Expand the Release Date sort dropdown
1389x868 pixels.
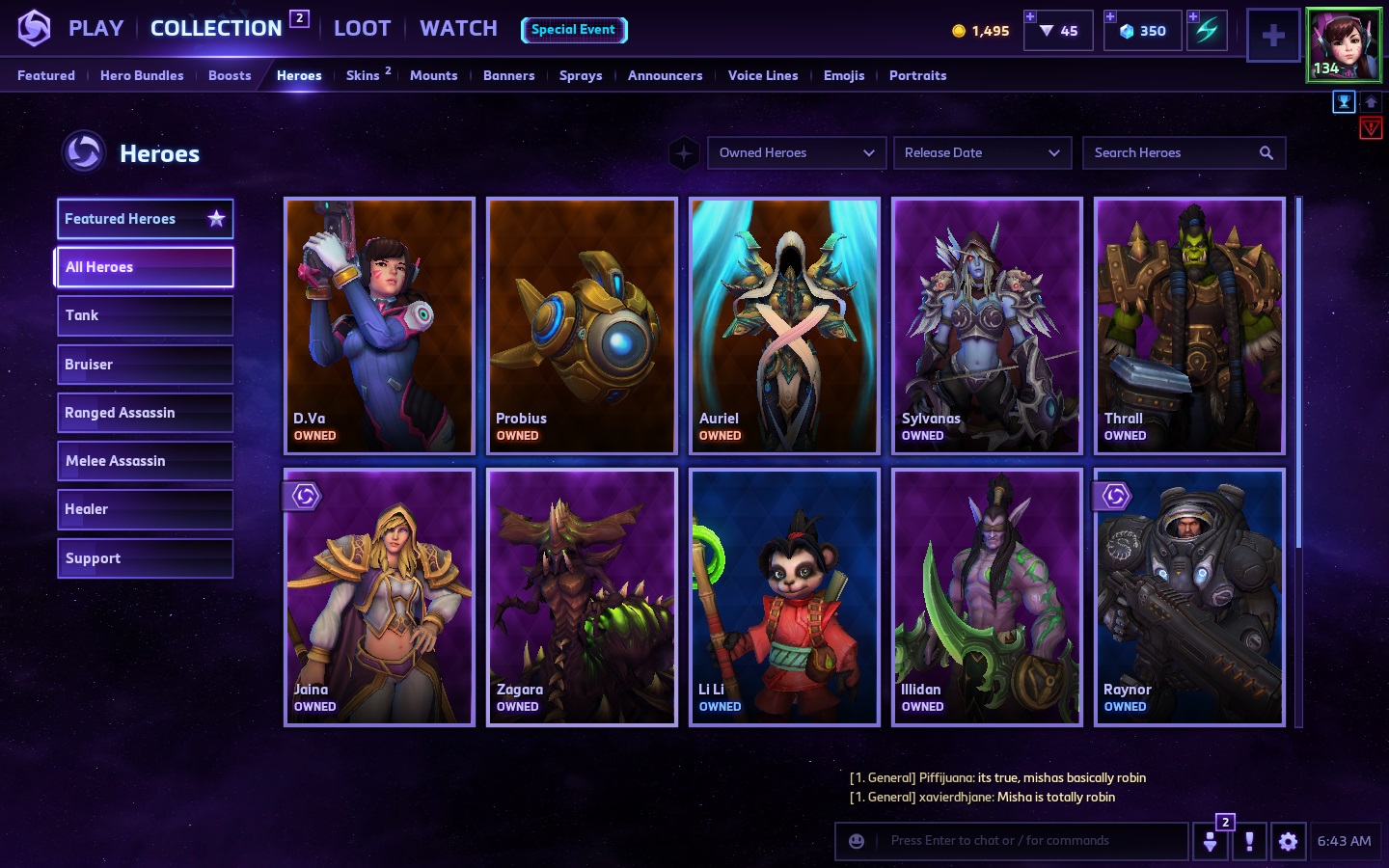click(982, 152)
